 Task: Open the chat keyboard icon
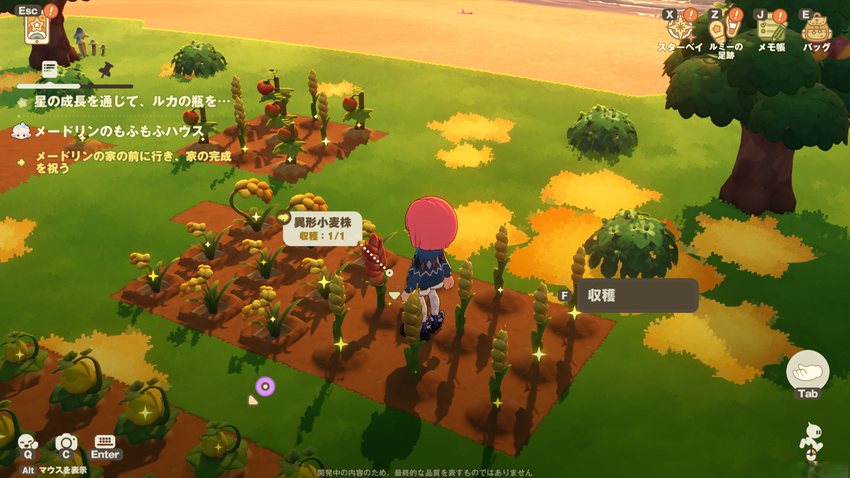point(105,442)
